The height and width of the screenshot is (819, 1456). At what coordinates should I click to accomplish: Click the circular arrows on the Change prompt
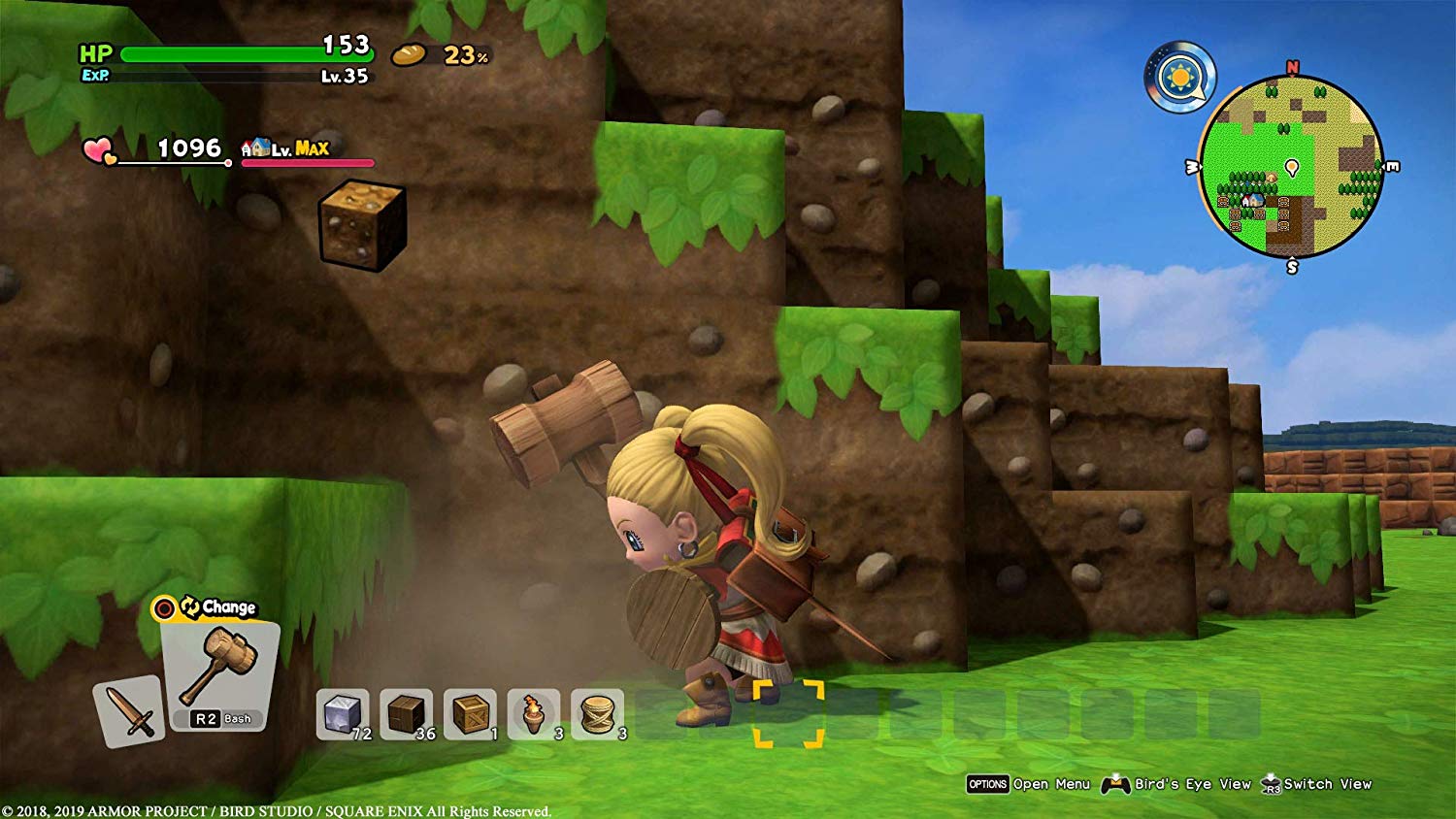pos(191,606)
